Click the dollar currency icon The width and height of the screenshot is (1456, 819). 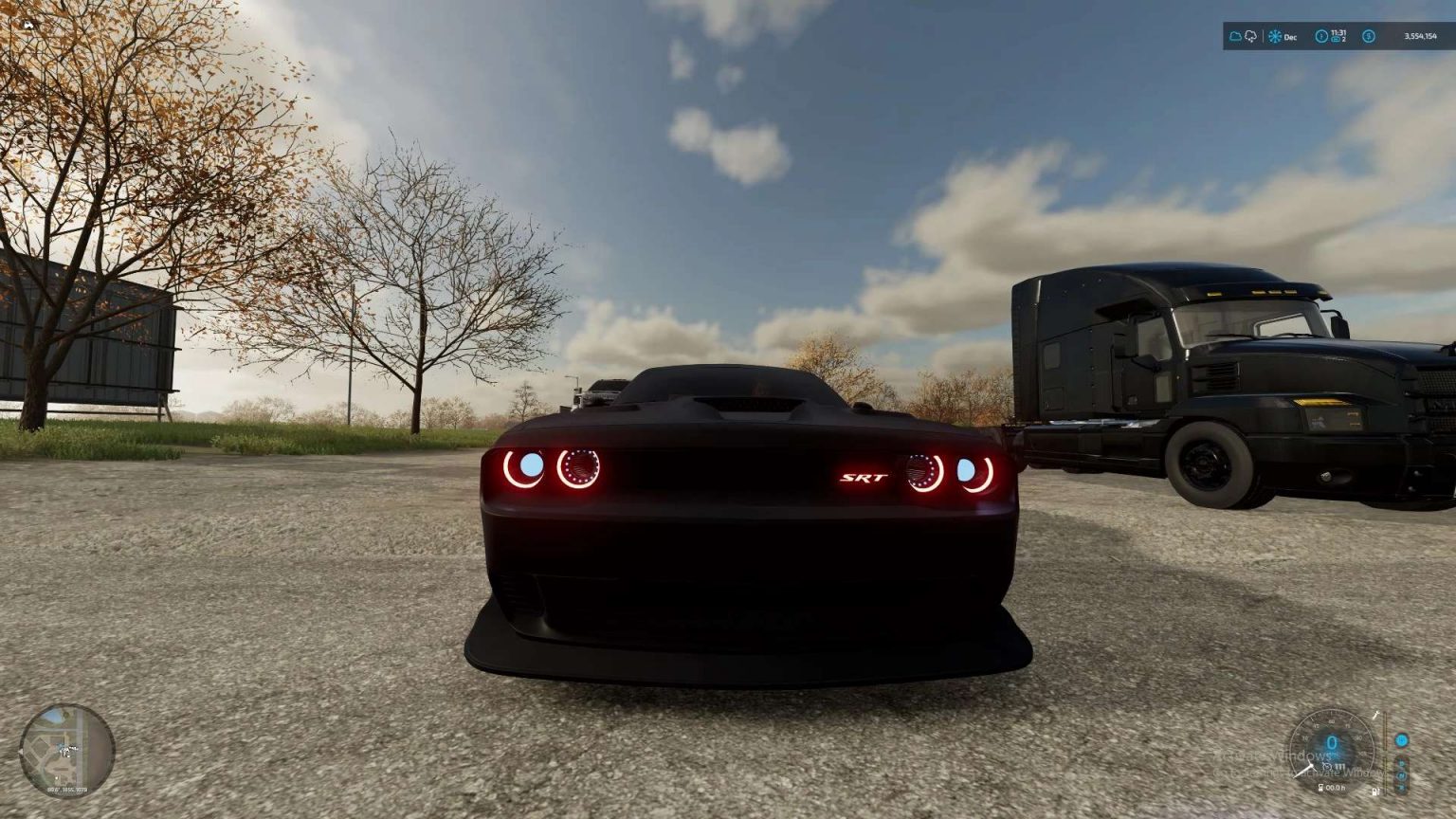coord(1369,36)
